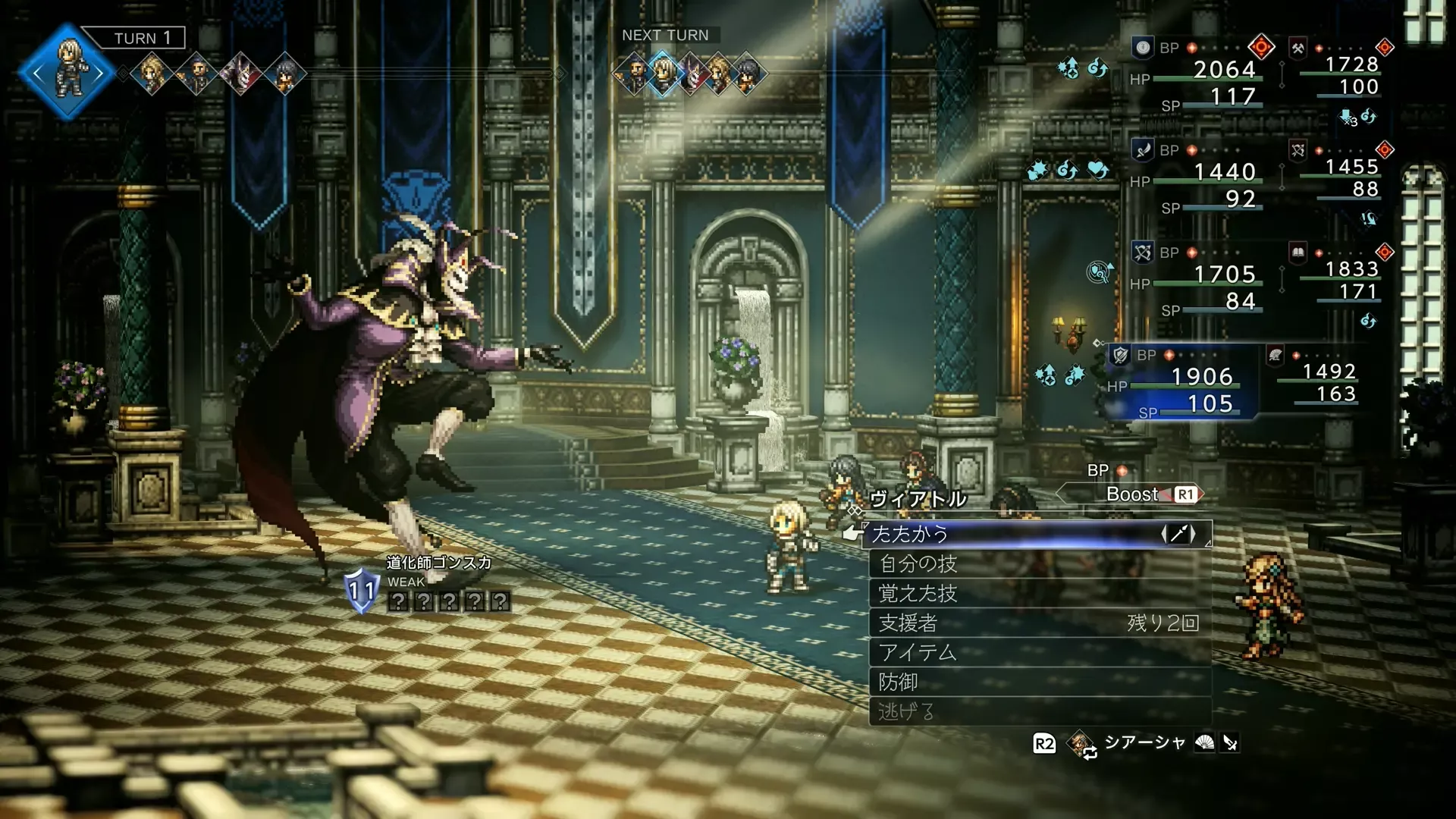Screen dimensions: 1456x819
Task: Click the enemy's shield points icon
Action: pos(361,591)
